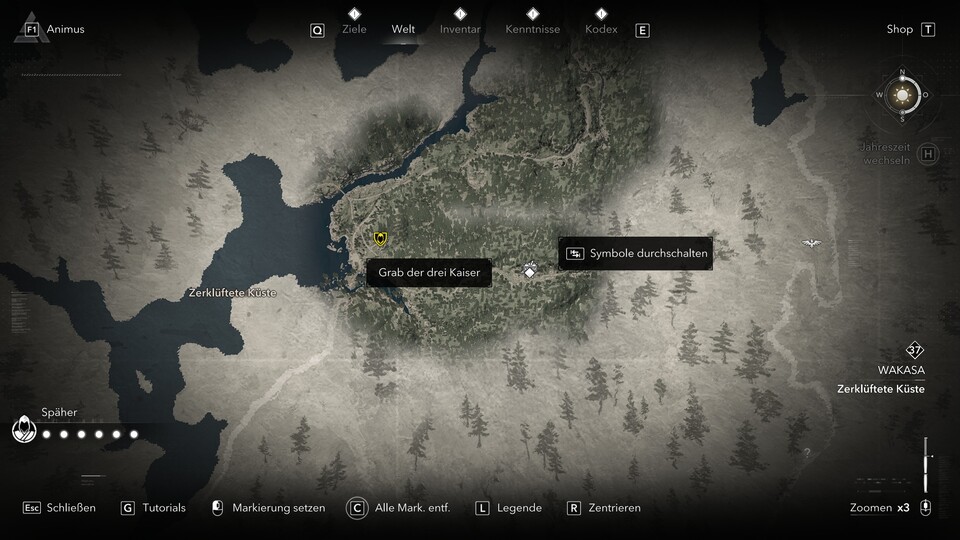
Task: Click Jahreszeit wechseln
Action: tap(886, 154)
